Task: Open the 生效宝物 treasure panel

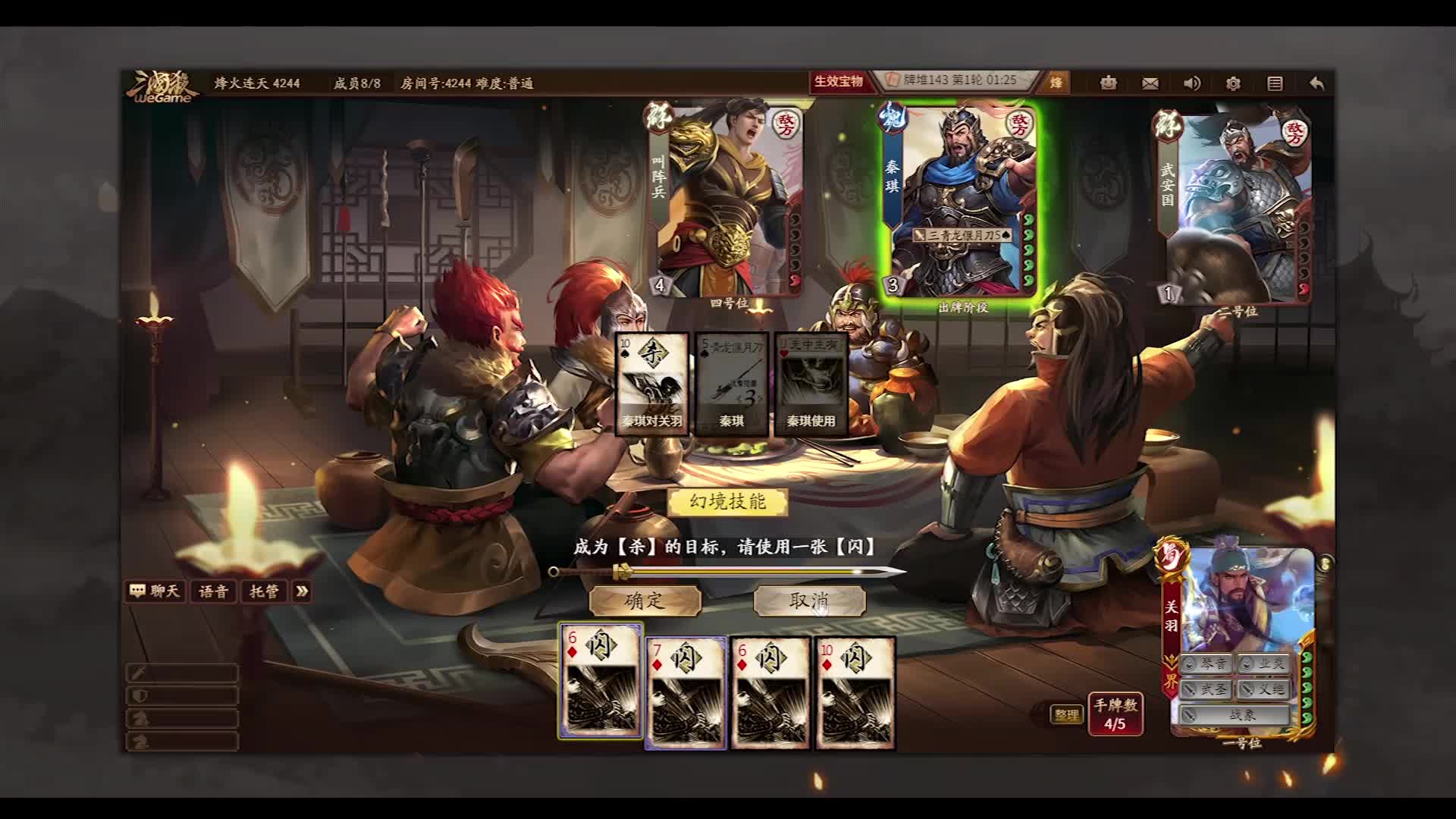Action: (839, 85)
